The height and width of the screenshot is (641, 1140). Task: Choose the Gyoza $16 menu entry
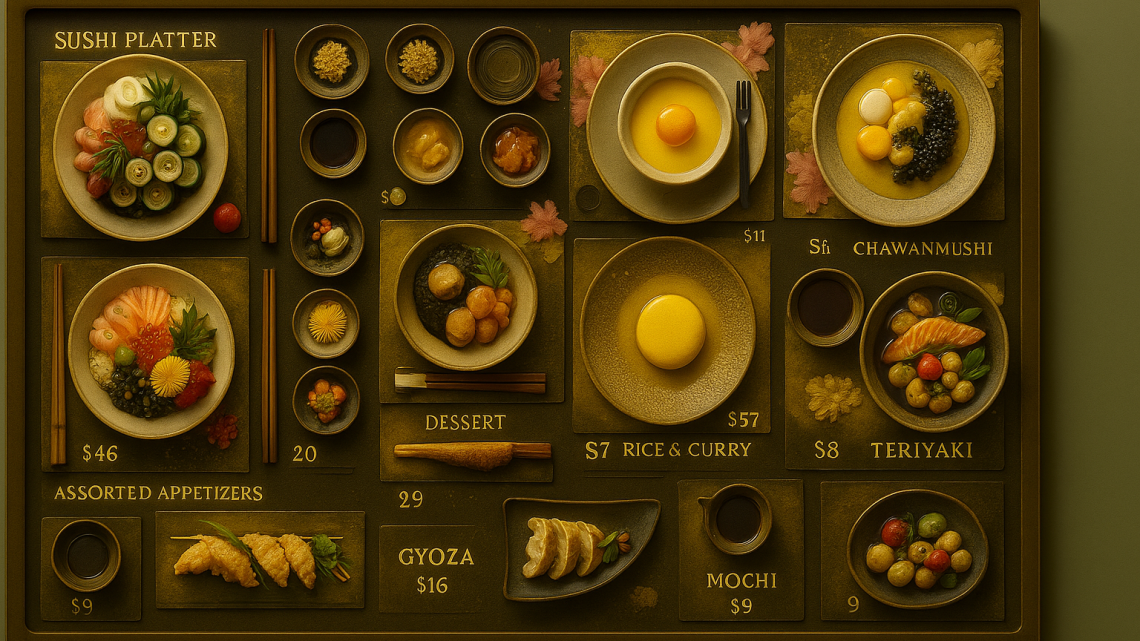[x=436, y=569]
